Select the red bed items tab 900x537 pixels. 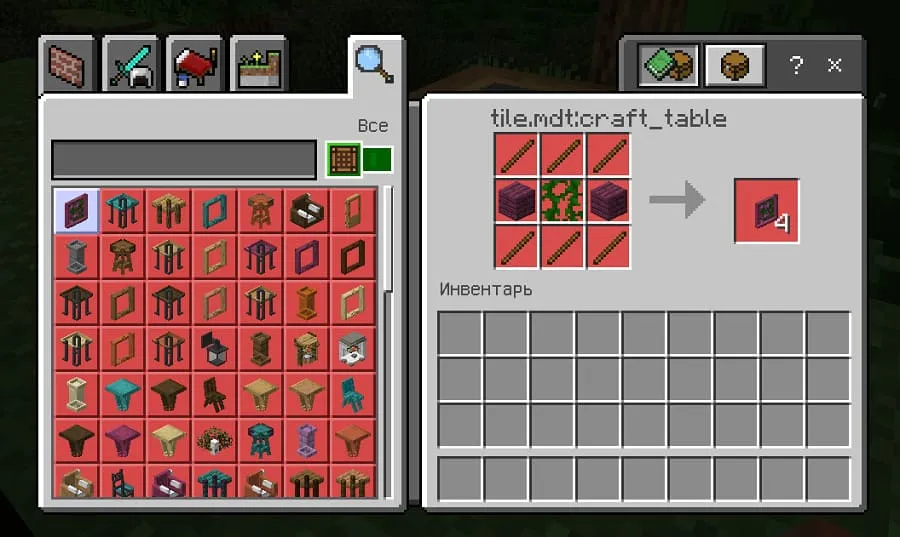196,66
